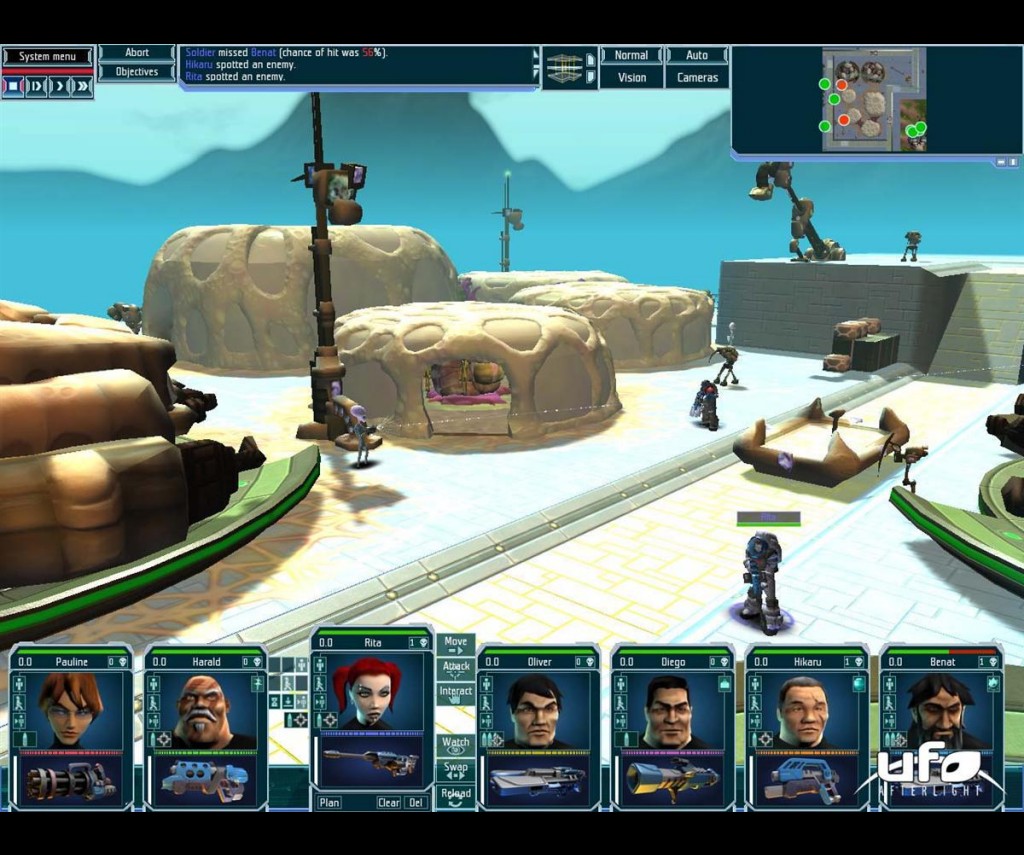Activate the Interact command
Screen dimensions: 1024x855
click(456, 692)
